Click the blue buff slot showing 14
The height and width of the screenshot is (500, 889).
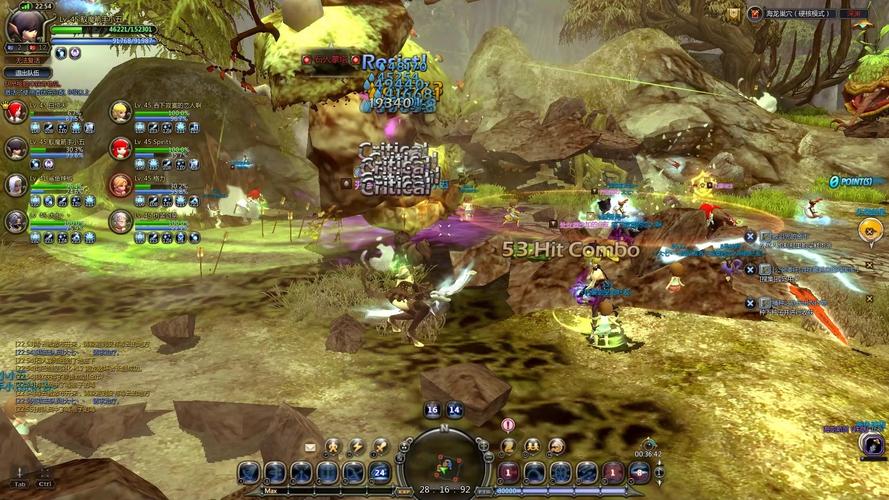[x=454, y=409]
